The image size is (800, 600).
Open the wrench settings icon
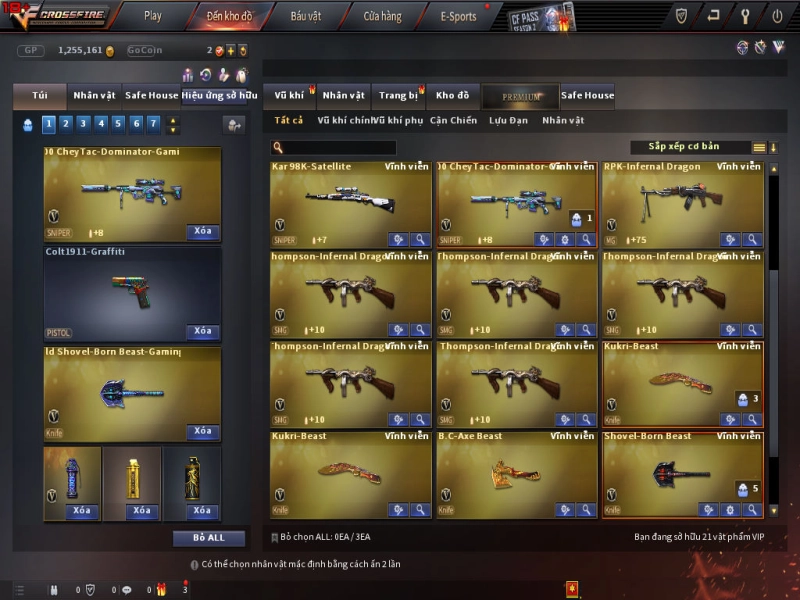pyautogui.click(x=745, y=16)
